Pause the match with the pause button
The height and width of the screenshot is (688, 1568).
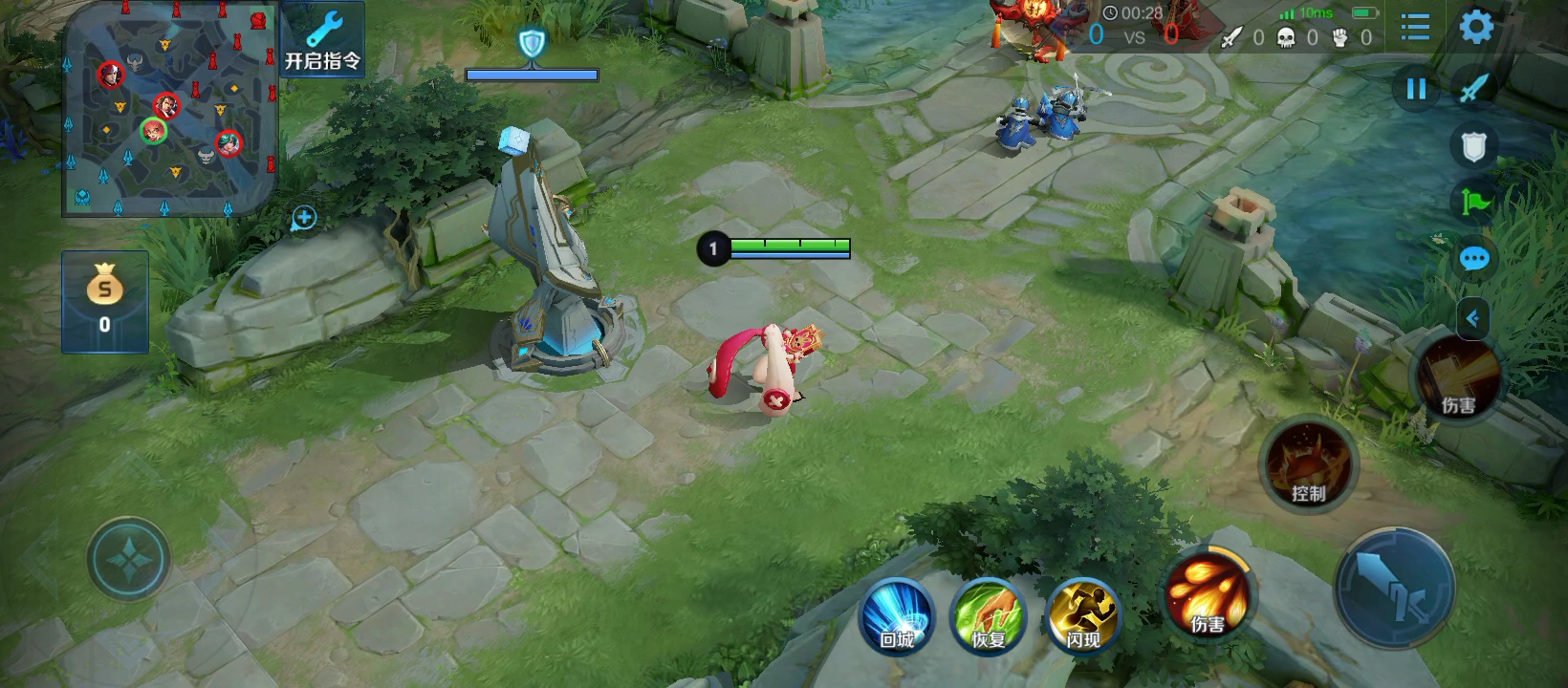tap(1416, 90)
